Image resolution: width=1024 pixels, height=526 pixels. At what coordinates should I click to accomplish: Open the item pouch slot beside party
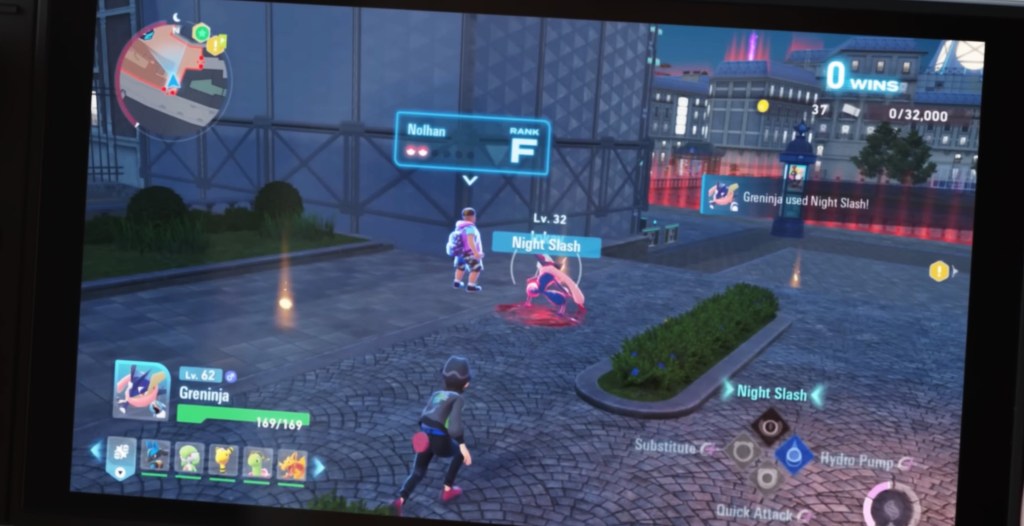coord(120,455)
